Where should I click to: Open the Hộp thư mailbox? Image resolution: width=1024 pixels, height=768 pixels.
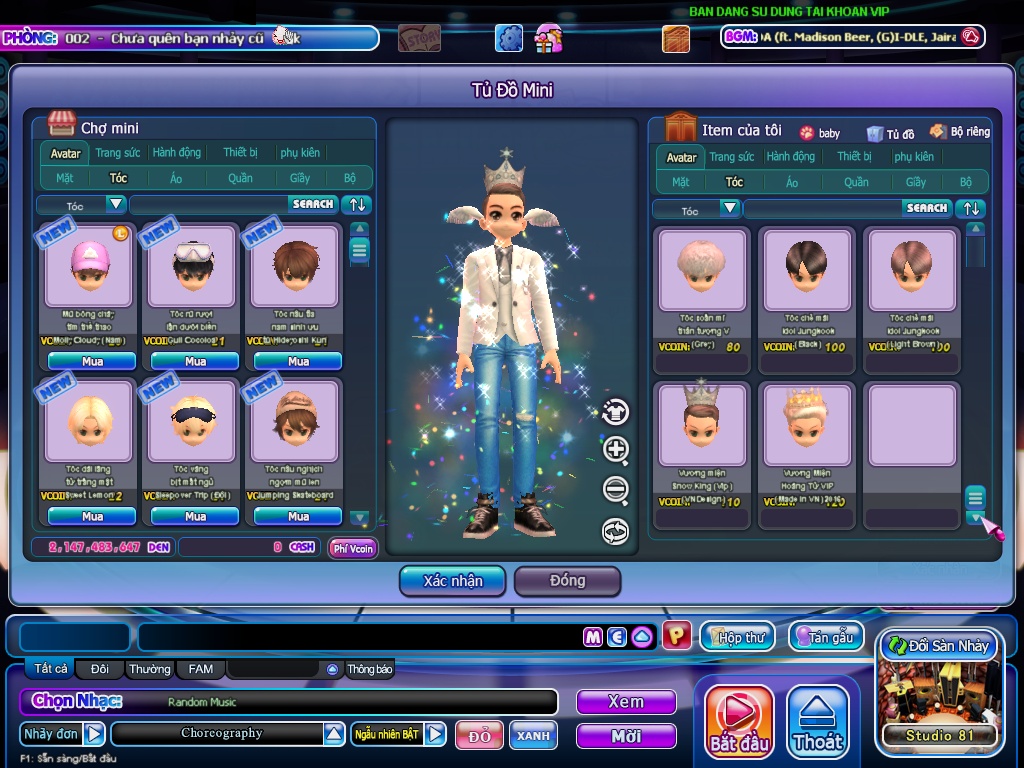point(738,636)
